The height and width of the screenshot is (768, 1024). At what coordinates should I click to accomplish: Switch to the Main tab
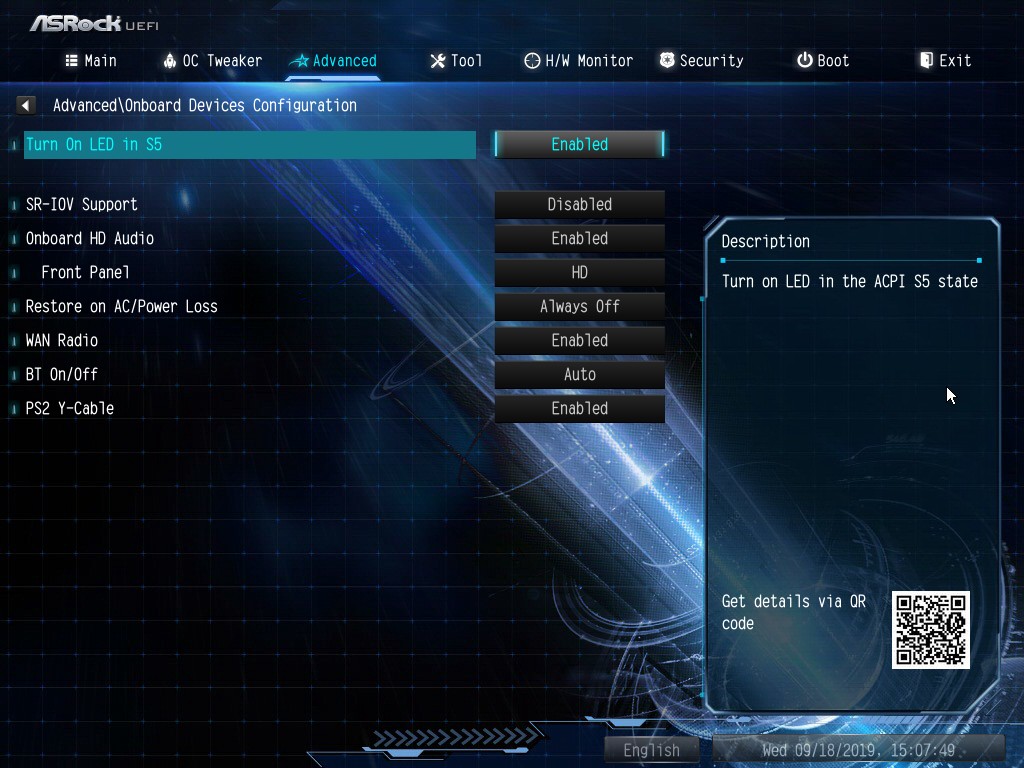(x=91, y=61)
